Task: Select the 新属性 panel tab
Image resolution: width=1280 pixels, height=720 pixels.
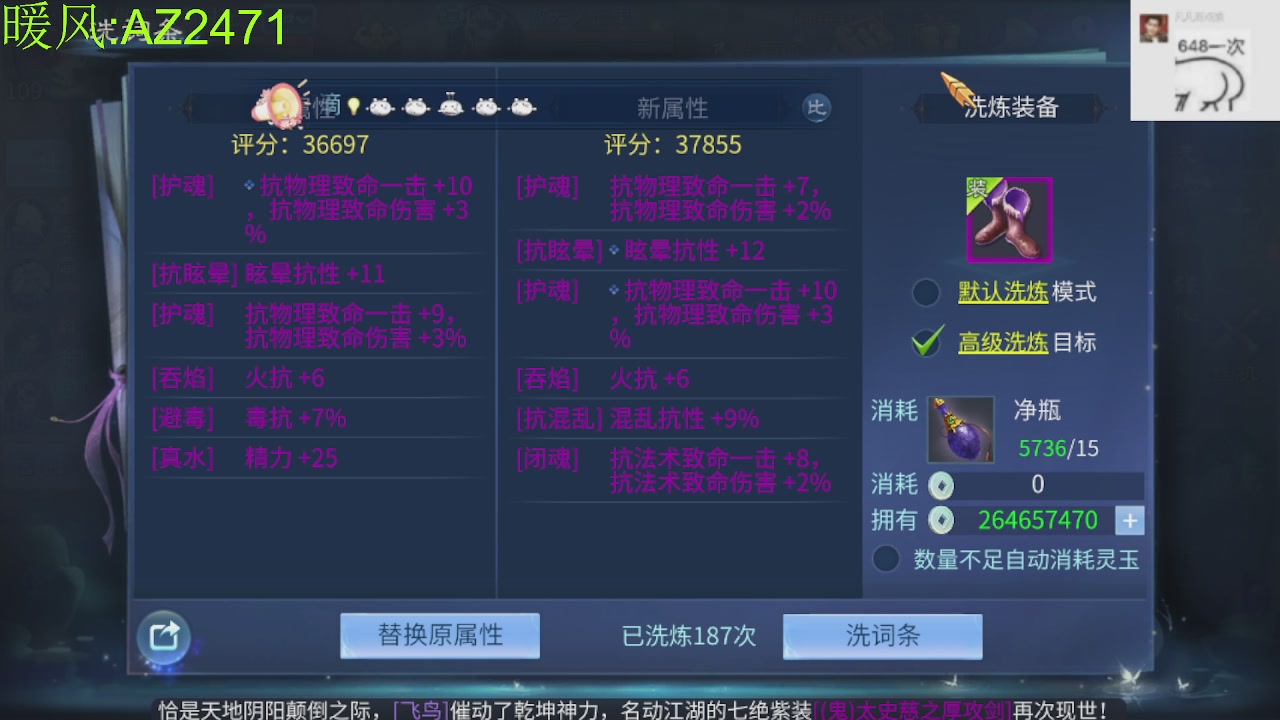Action: [672, 107]
